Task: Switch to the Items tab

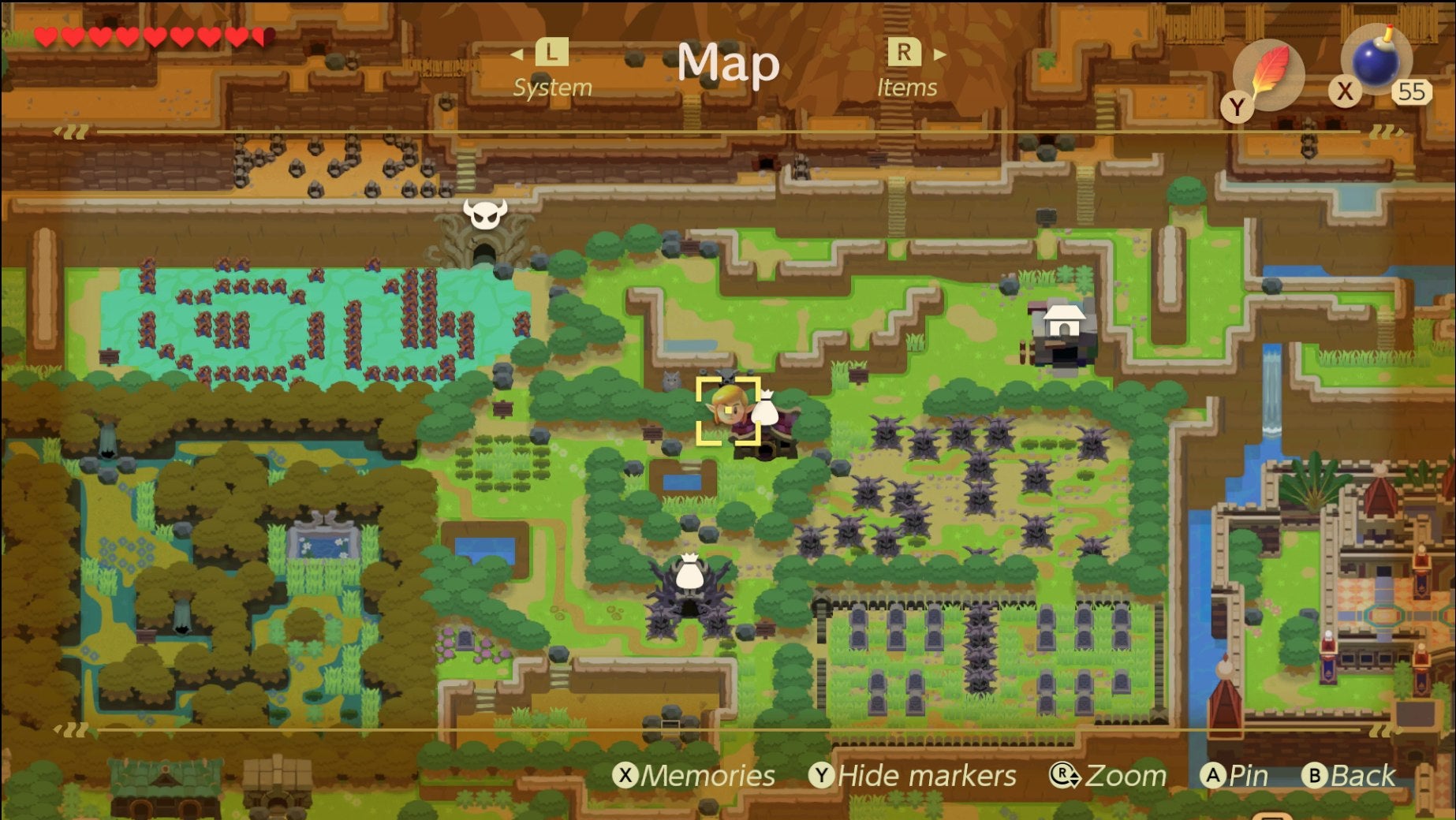Action: (907, 88)
